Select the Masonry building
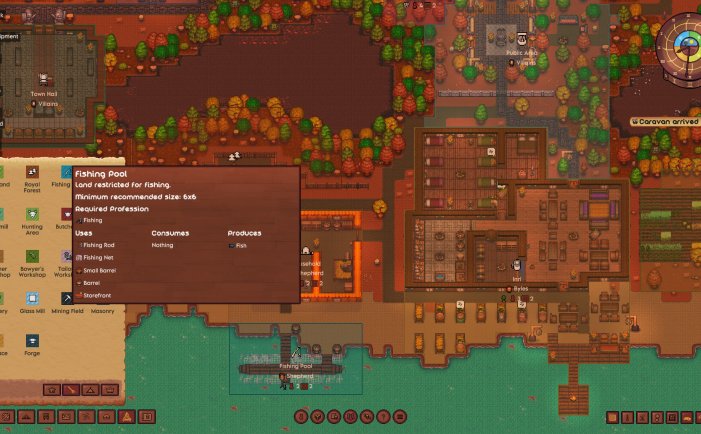Image resolution: width=701 pixels, height=434 pixels. (102, 299)
